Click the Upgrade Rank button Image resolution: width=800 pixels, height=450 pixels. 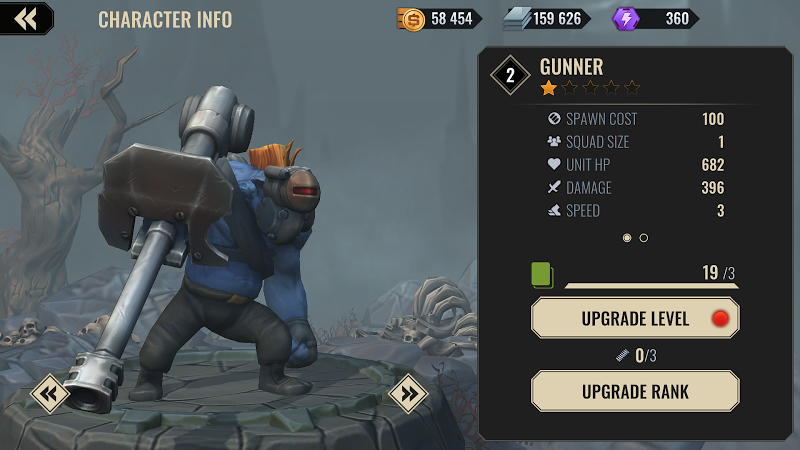[635, 391]
